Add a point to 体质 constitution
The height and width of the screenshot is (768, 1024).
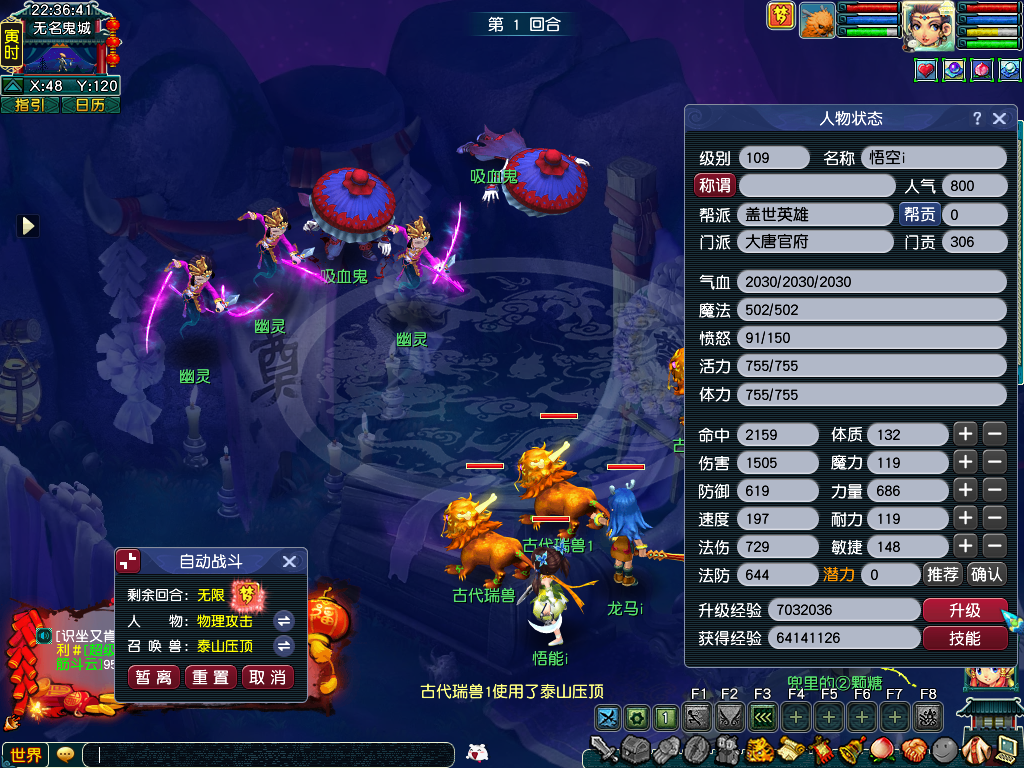(x=964, y=434)
